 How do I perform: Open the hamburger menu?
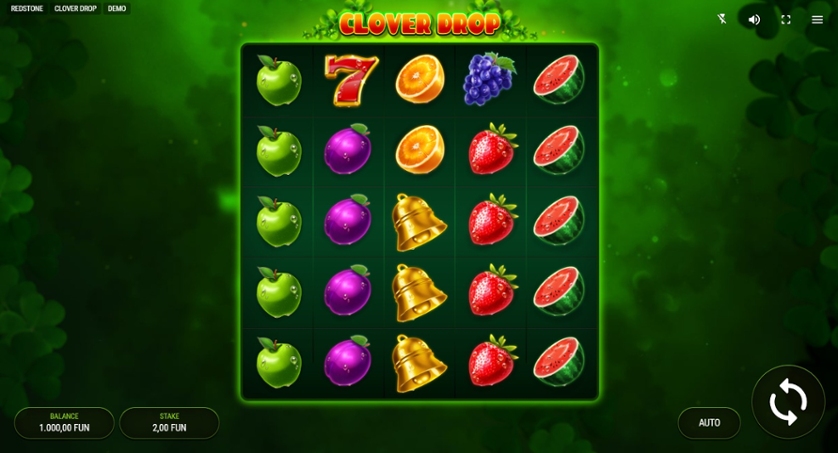817,19
